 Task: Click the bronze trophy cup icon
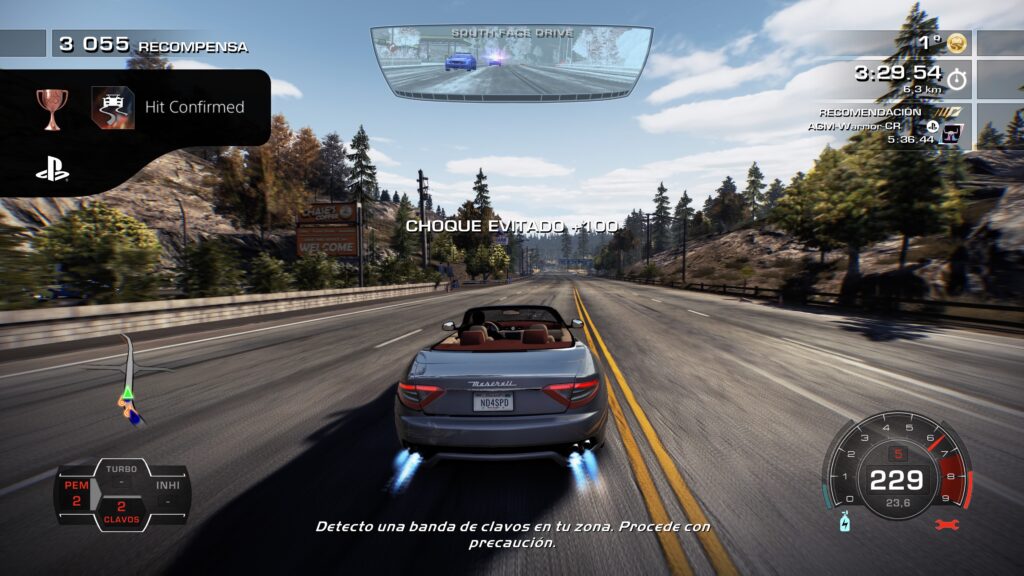pyautogui.click(x=52, y=107)
